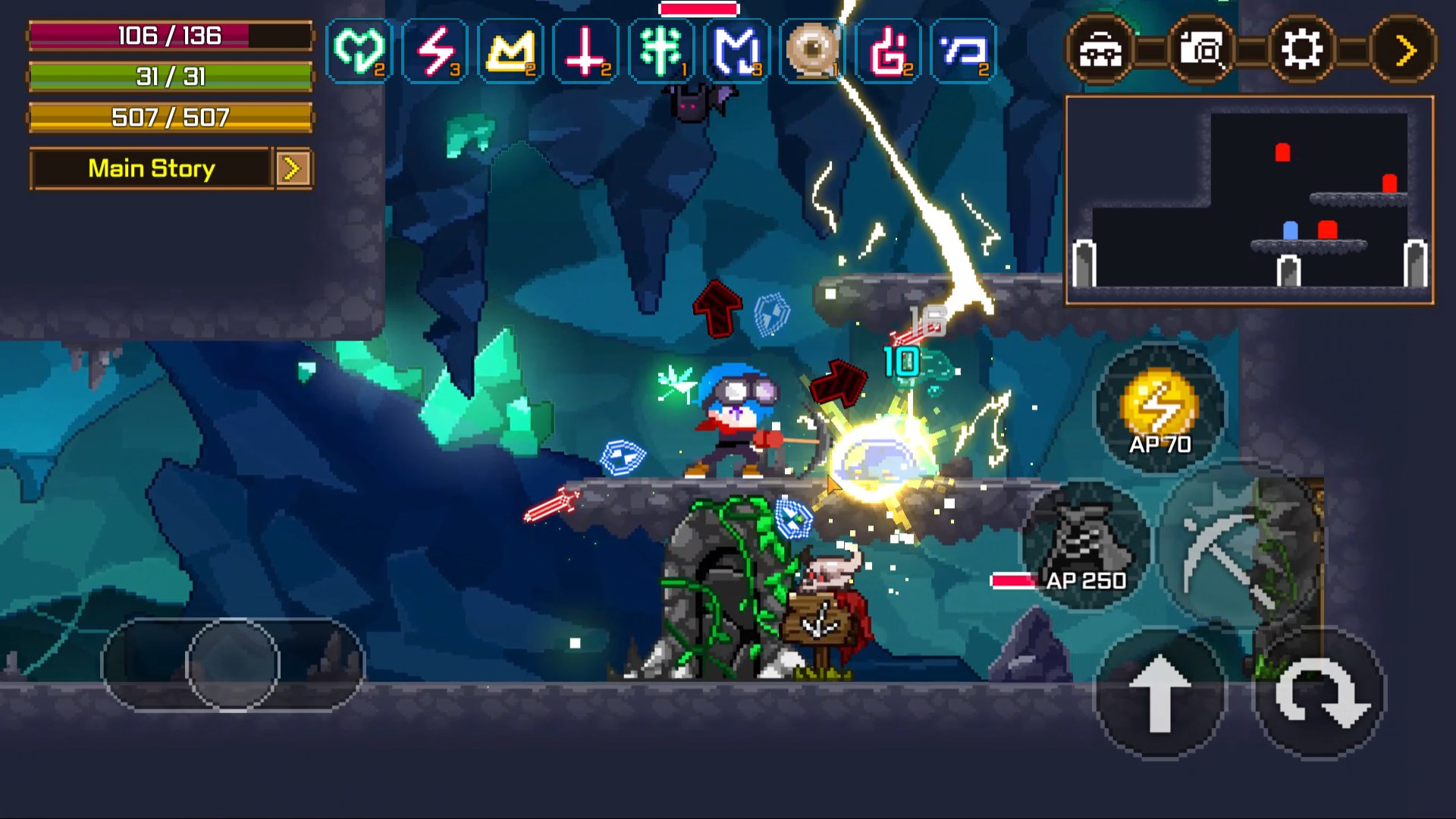Expand the quest list arrow beside Main Story
Image resolution: width=1456 pixels, height=819 pixels.
tap(293, 168)
